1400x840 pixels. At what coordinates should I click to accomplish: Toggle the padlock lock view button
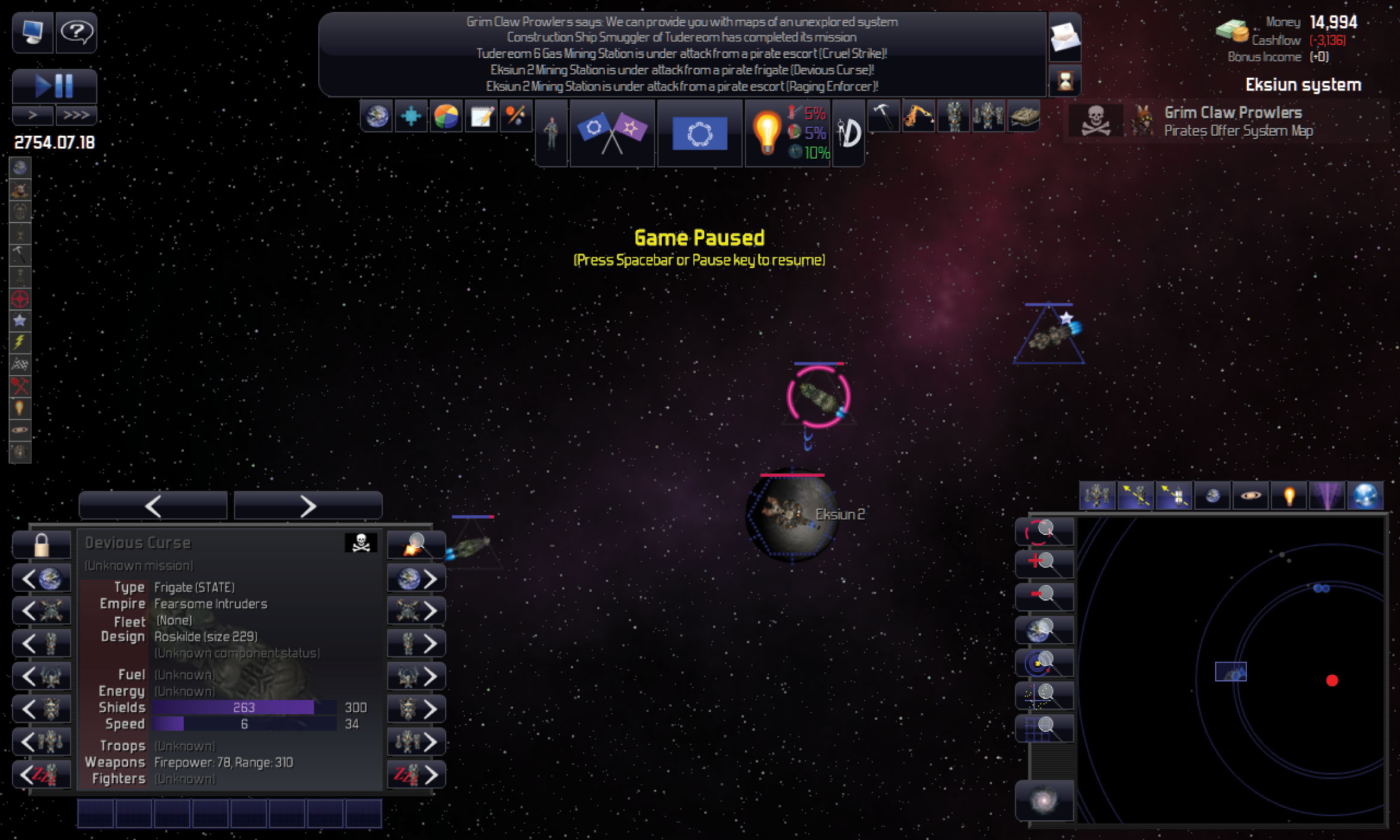(x=42, y=545)
